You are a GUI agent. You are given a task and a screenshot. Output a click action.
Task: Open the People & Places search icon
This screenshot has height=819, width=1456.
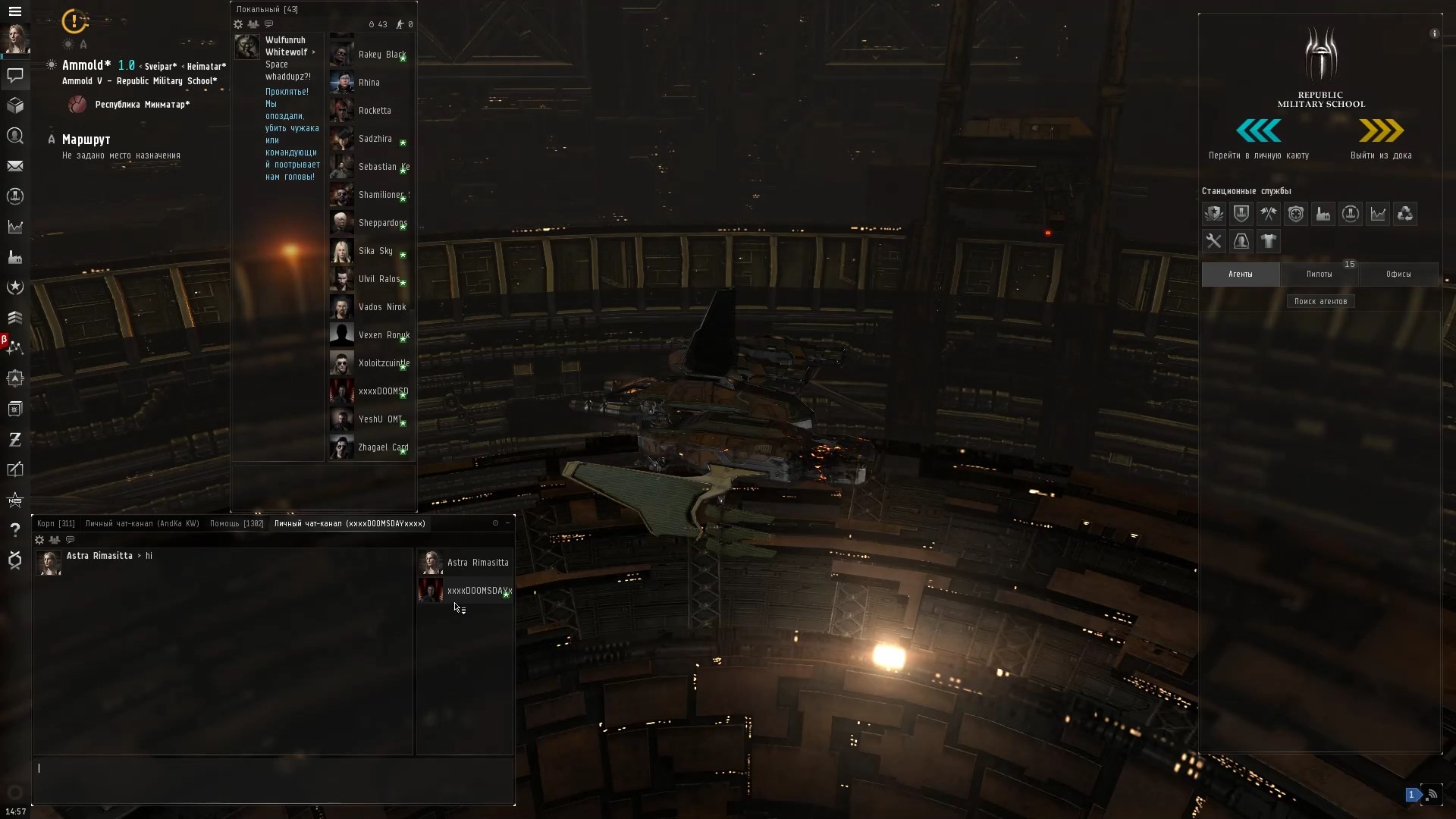[x=15, y=136]
